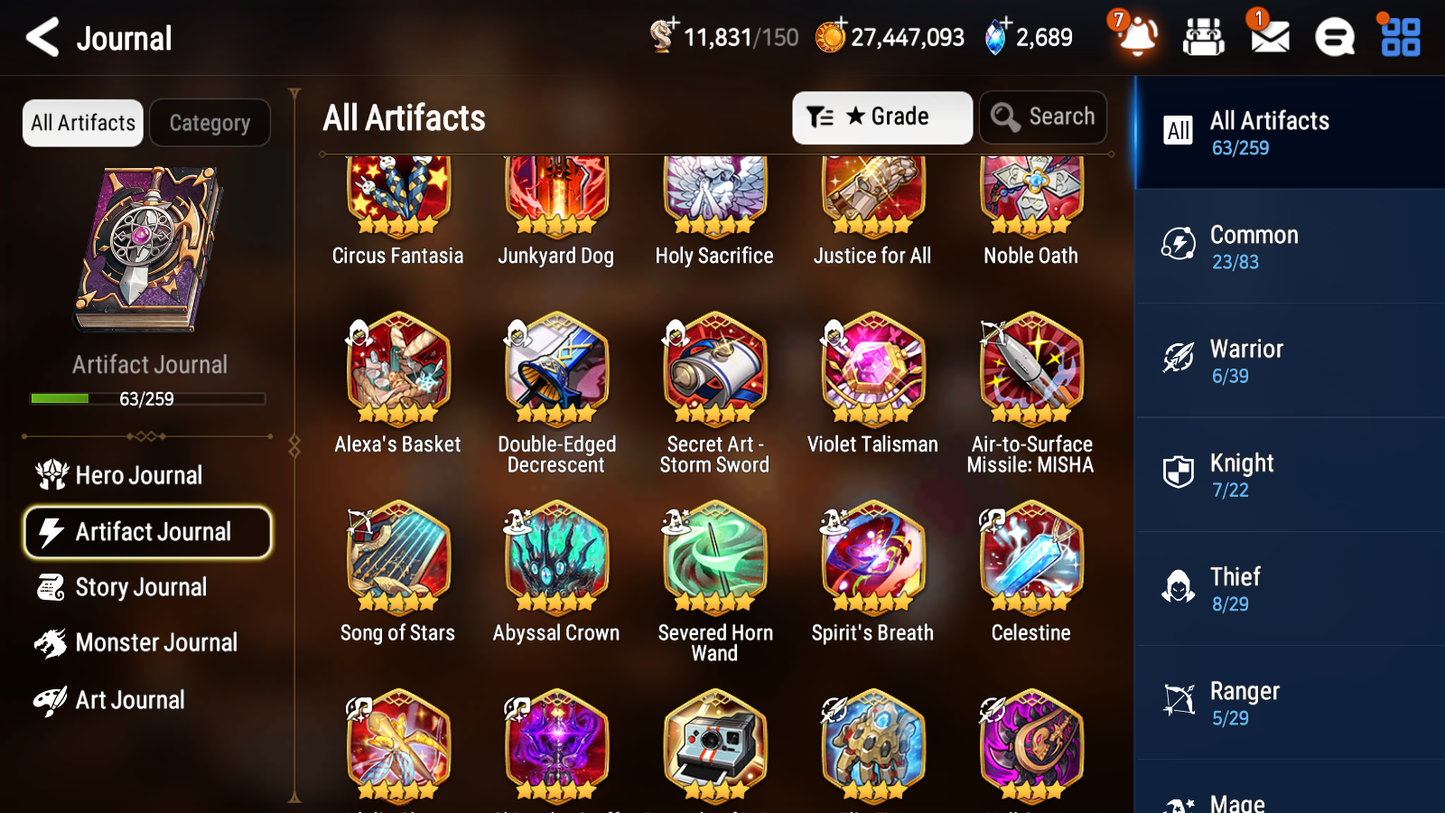Select the Warrior artifact category
Image resolution: width=1445 pixels, height=813 pixels.
click(1289, 360)
